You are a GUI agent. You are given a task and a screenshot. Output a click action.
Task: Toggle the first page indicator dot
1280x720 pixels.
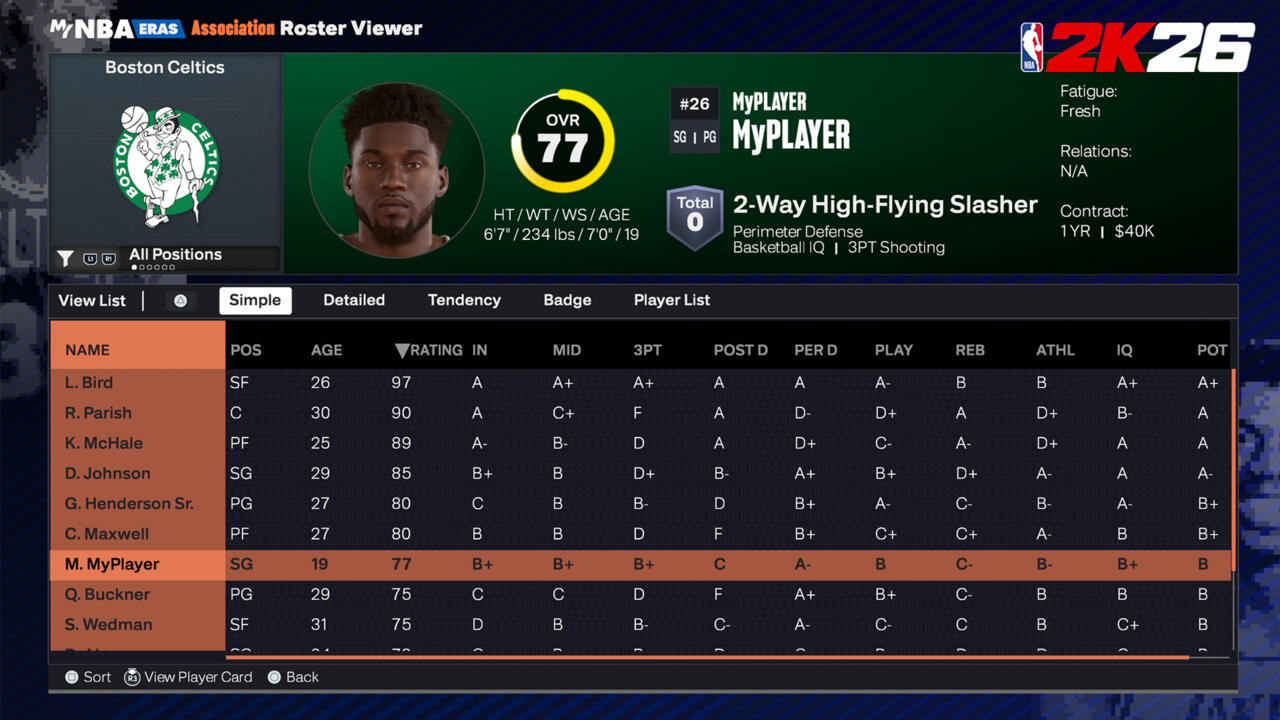[132, 269]
